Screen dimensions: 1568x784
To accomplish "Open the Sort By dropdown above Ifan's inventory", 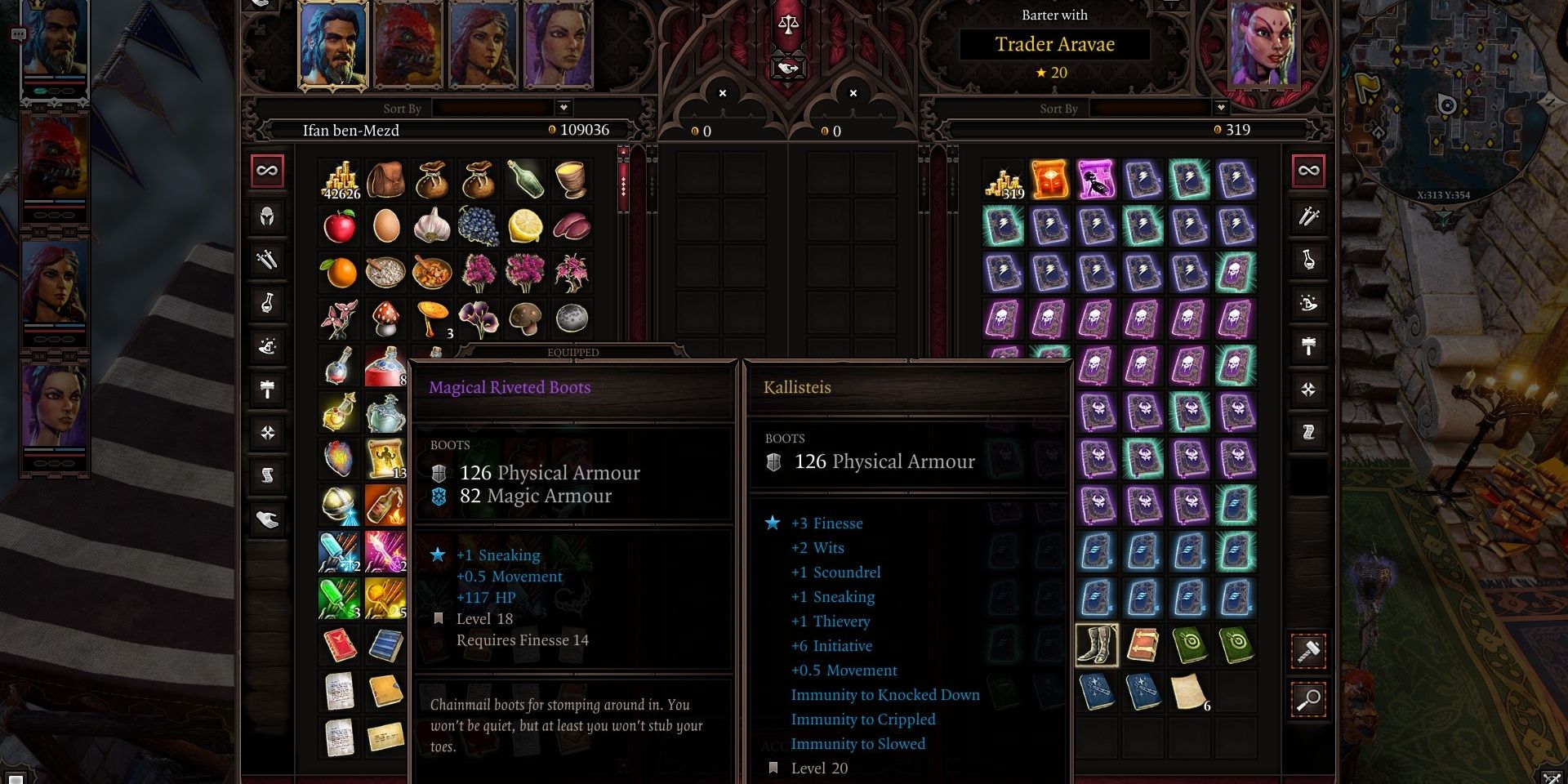I will (x=563, y=107).
